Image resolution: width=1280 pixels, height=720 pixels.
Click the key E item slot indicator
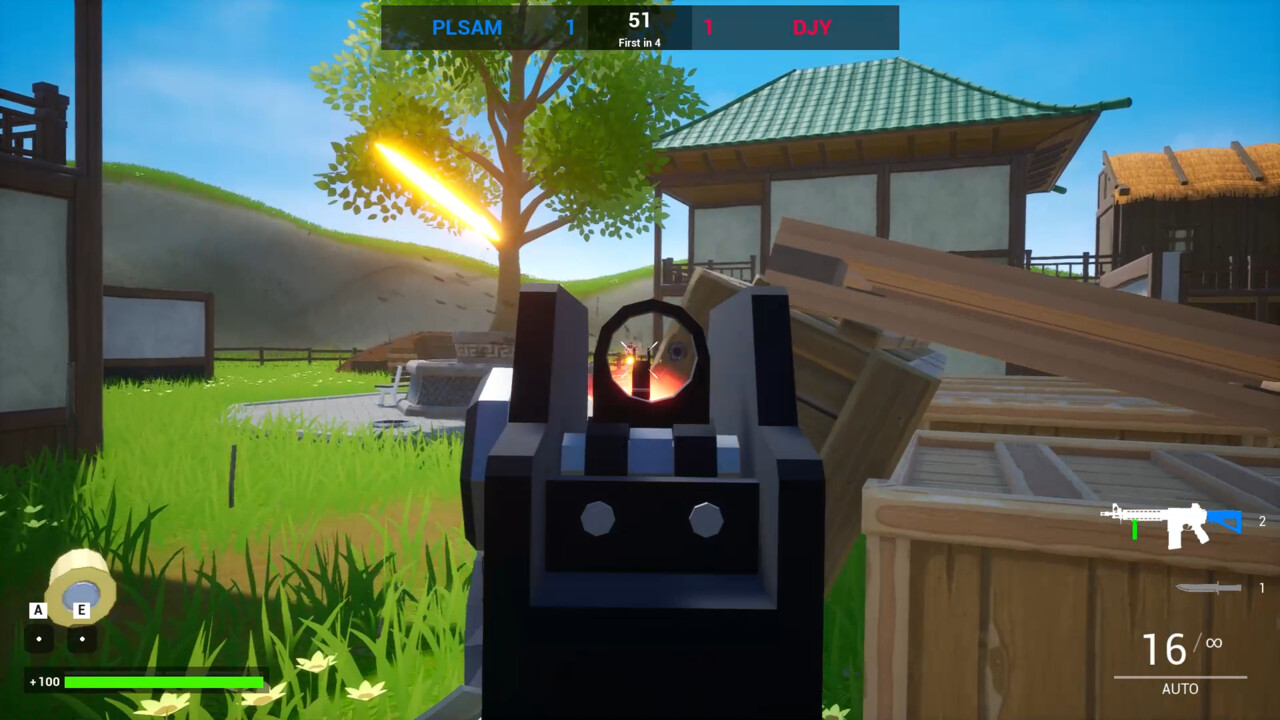click(x=81, y=610)
